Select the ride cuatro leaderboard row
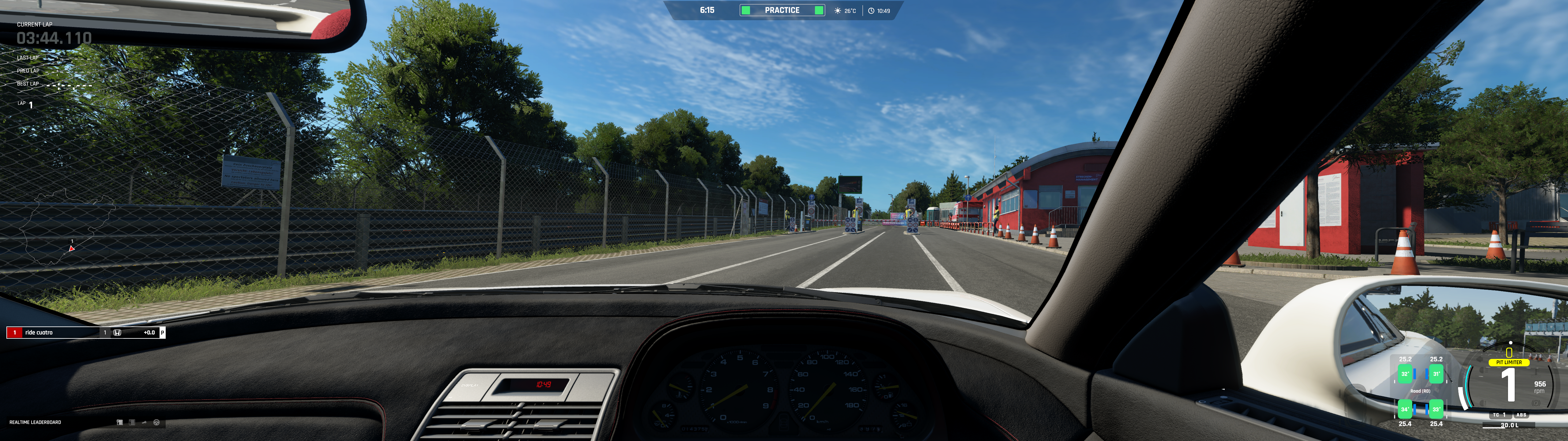Screen dimensions: 1568x441 pos(85,333)
